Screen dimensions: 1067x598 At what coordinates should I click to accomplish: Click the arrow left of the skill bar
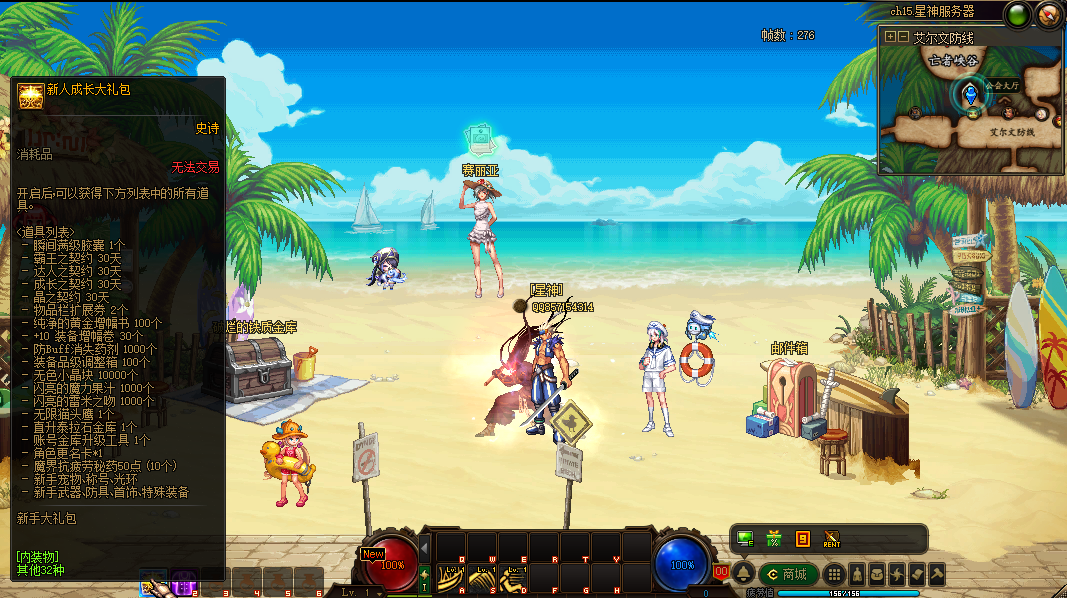point(424,548)
